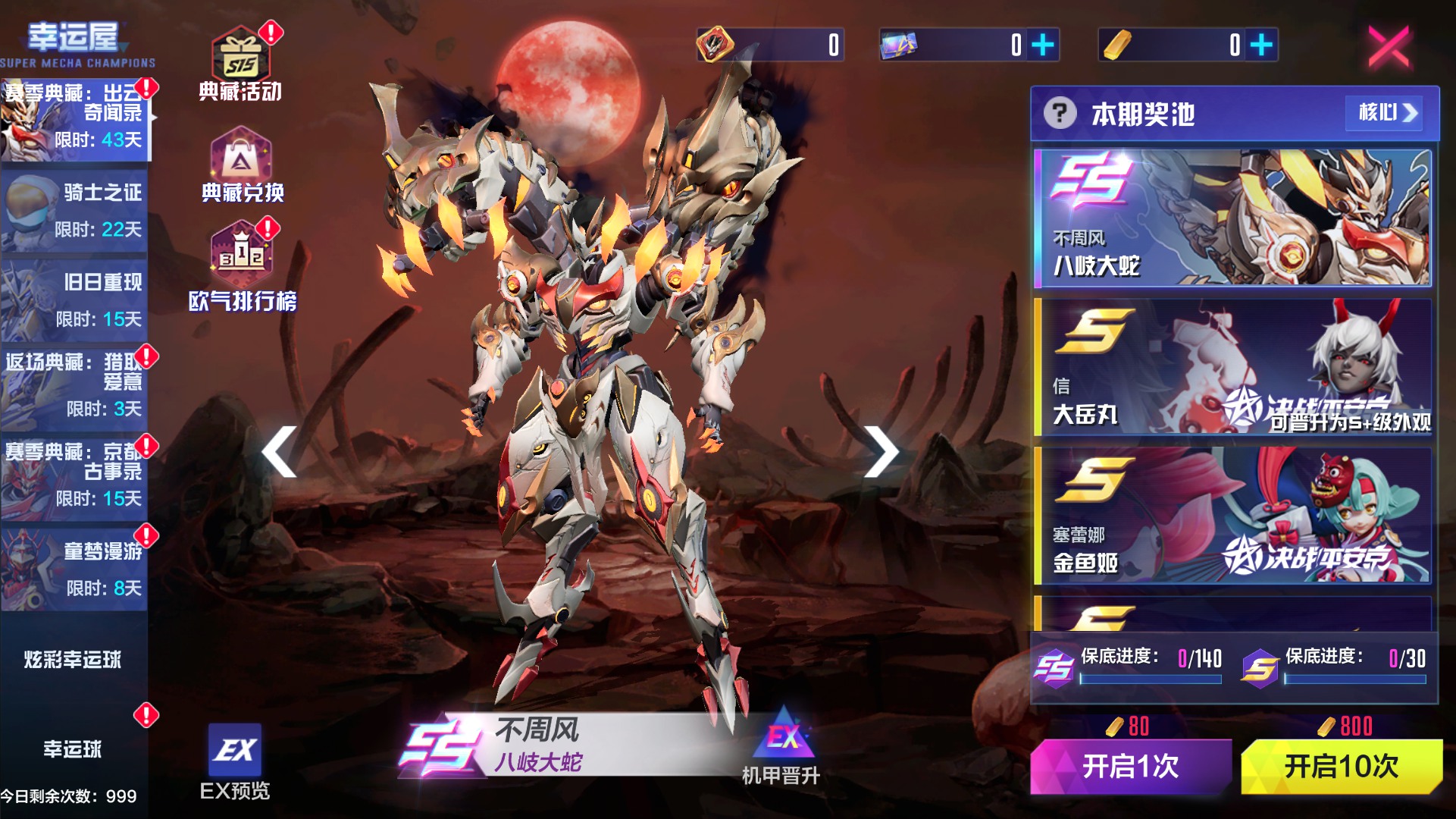Show the previous mecha with left arrow

[280, 452]
